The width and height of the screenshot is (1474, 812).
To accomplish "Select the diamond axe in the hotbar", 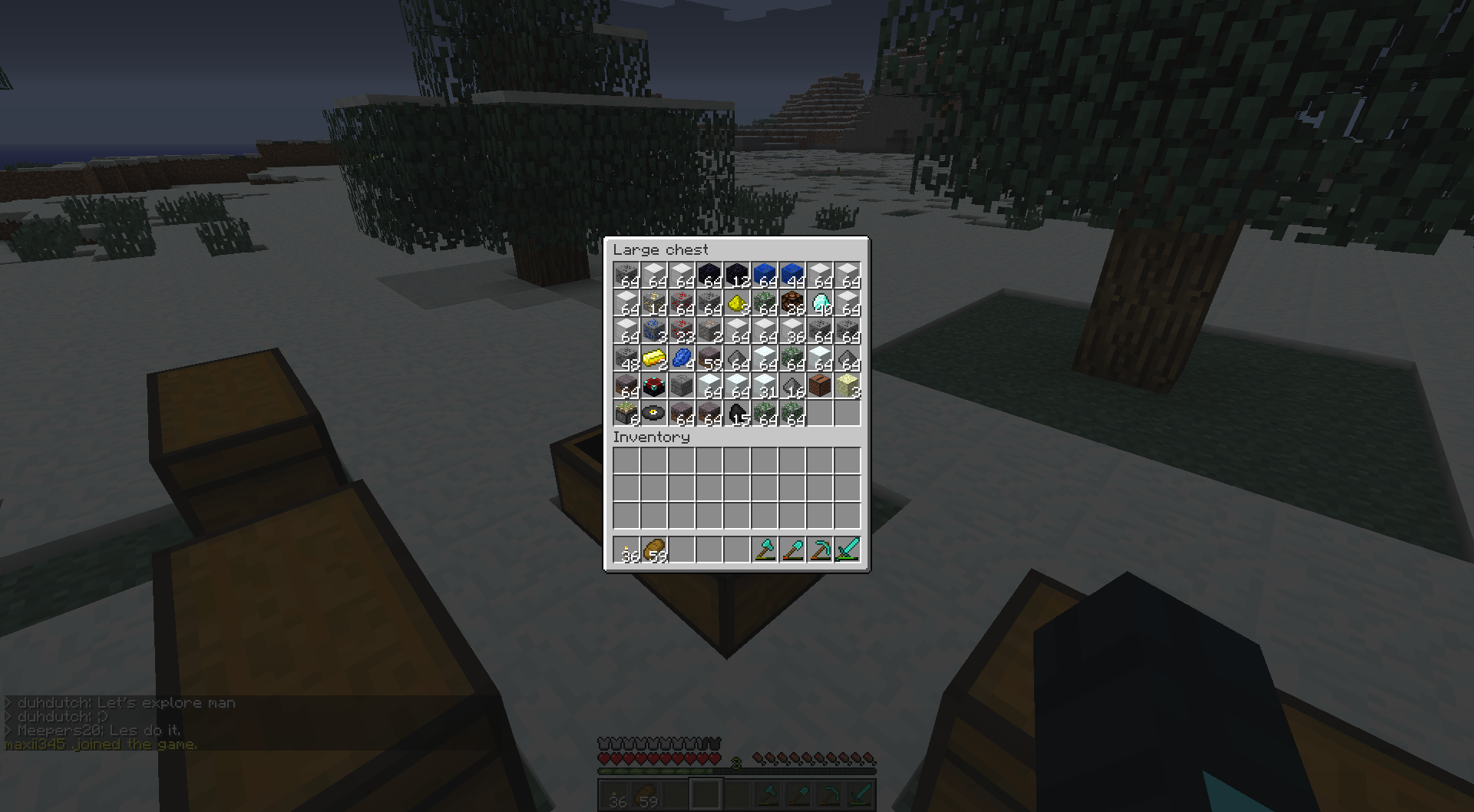I will tap(765, 549).
